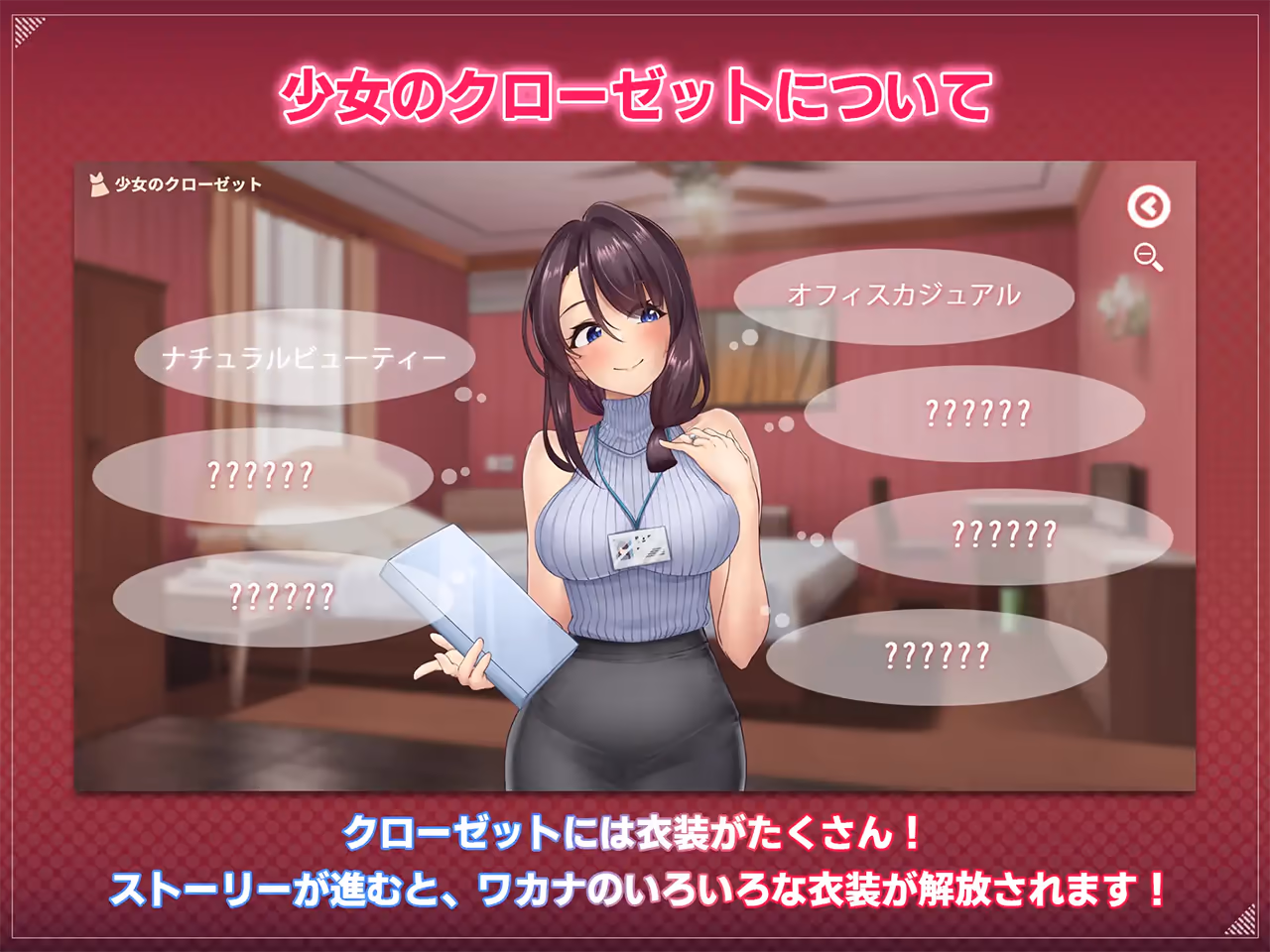This screenshot has width=1270, height=952.
Task: Click the back arrow button in the top-right corner
Action: click(1148, 206)
